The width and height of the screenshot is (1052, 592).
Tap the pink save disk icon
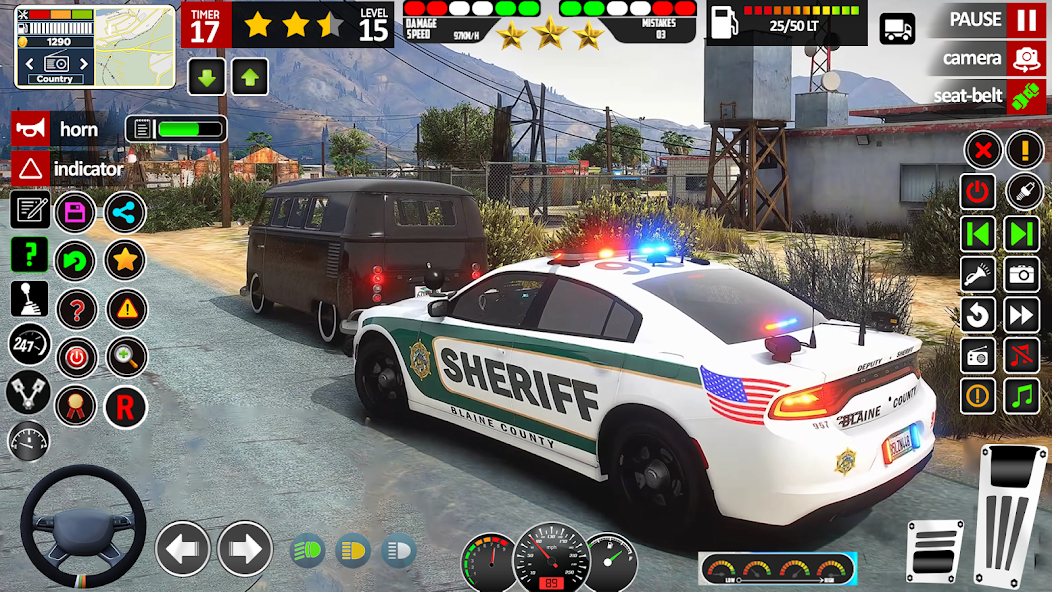click(x=75, y=212)
